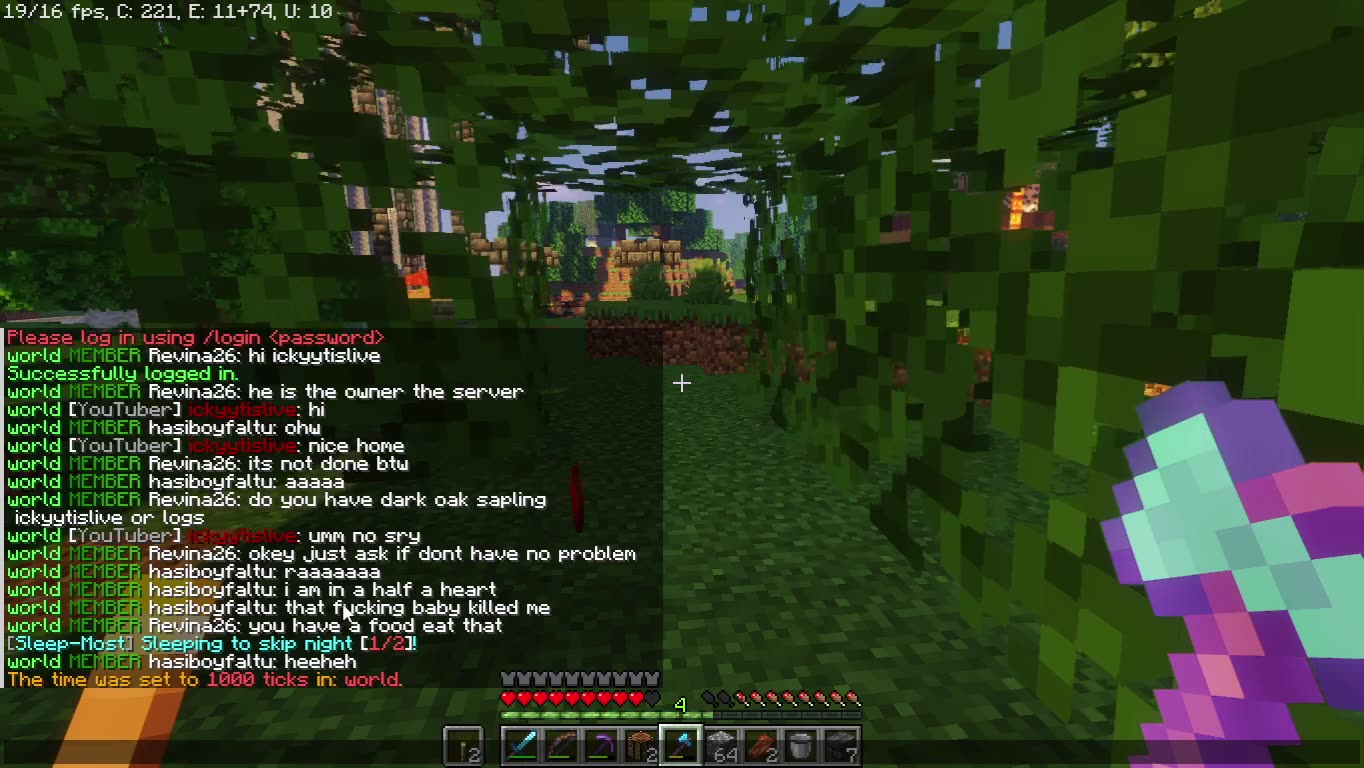Select the cooked meat stack of 2
1364x768 pixels.
click(762, 744)
